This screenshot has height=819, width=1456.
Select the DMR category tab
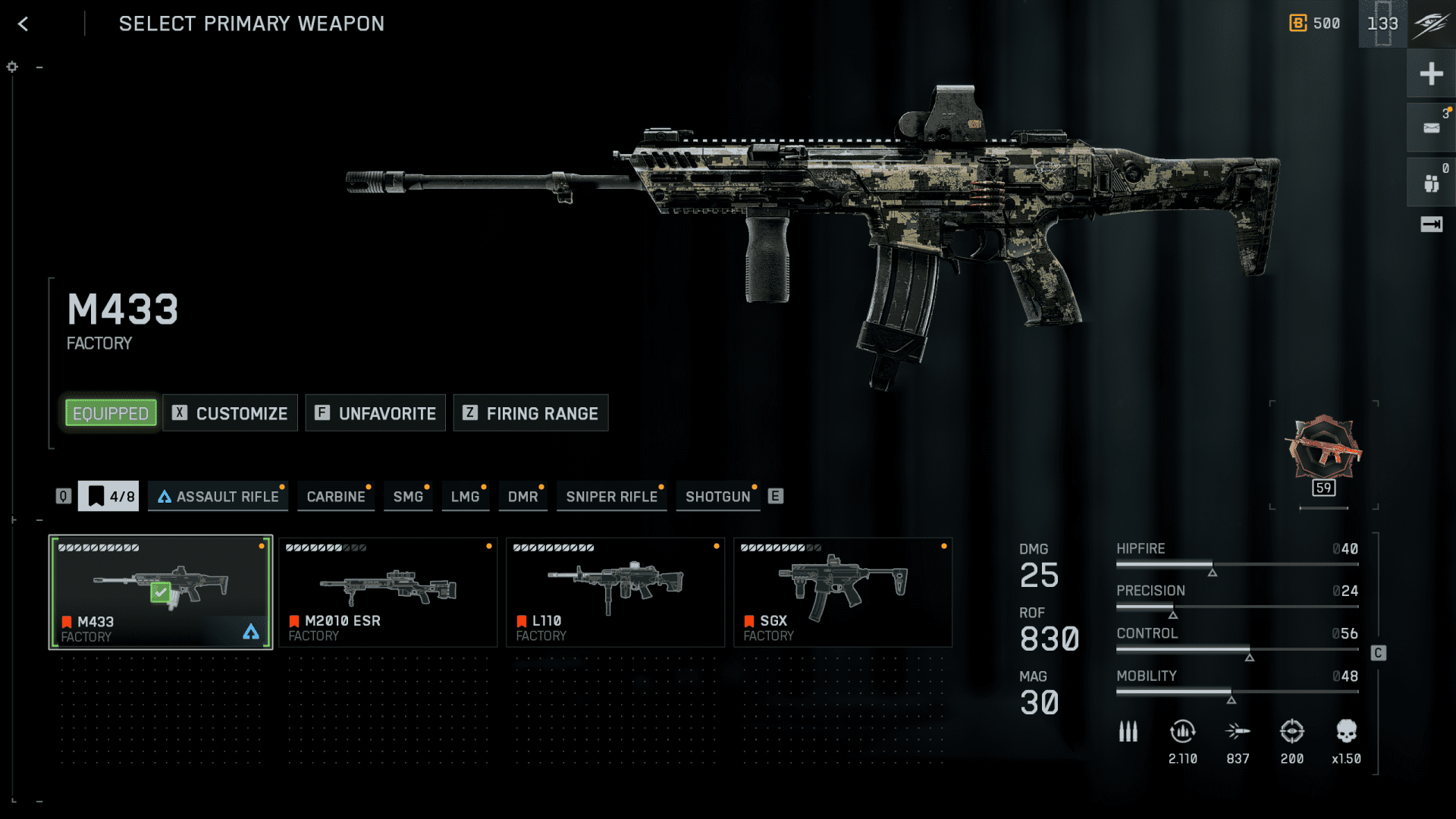click(522, 497)
